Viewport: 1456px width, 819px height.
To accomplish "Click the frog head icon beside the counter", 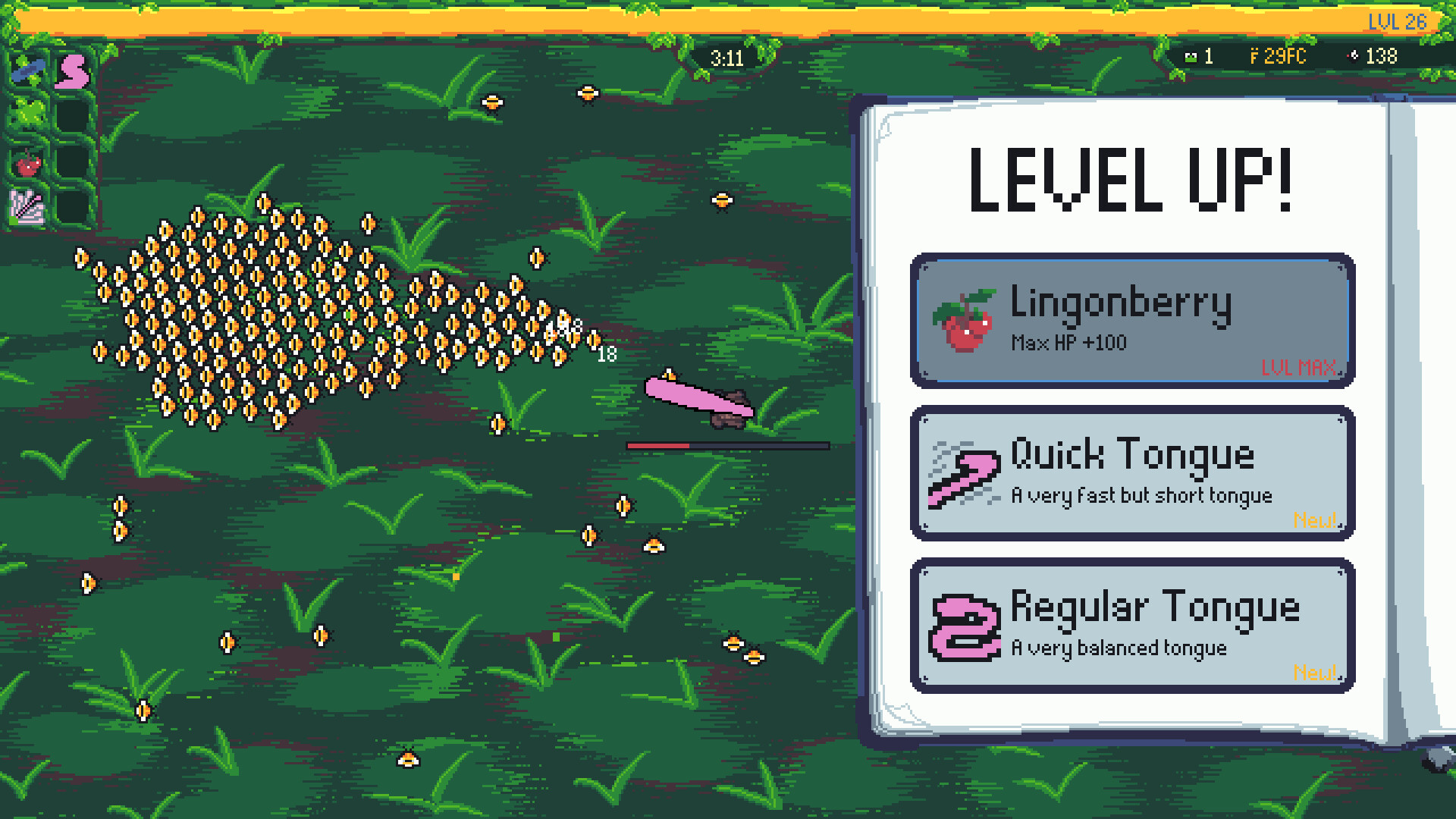I will (1191, 55).
